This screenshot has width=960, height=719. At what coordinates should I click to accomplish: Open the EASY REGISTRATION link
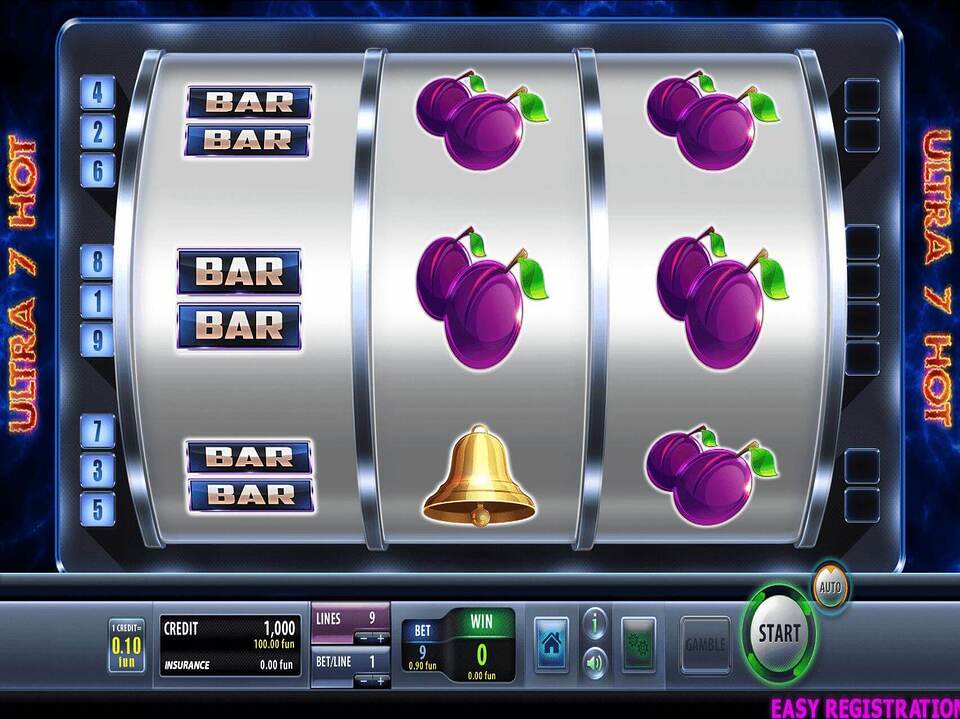(864, 707)
